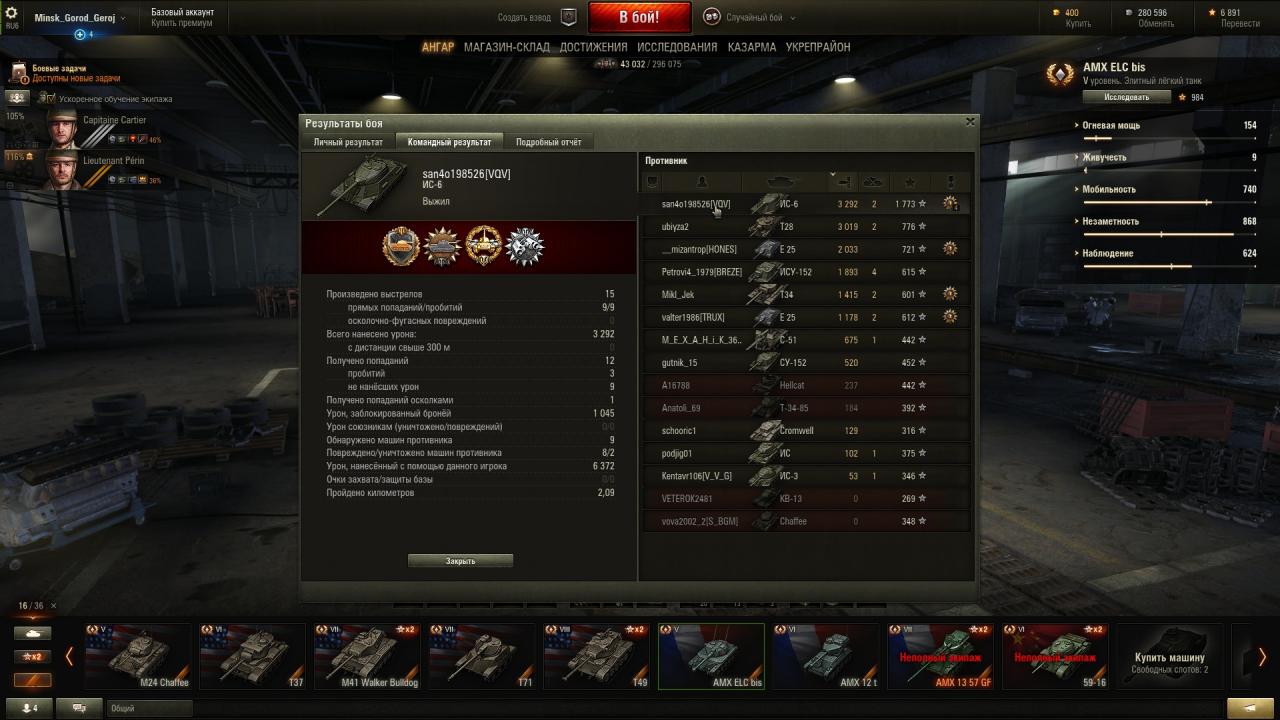The image size is (1280, 720).
Task: Open the КАЗАРМА barracks
Action: tap(752, 47)
